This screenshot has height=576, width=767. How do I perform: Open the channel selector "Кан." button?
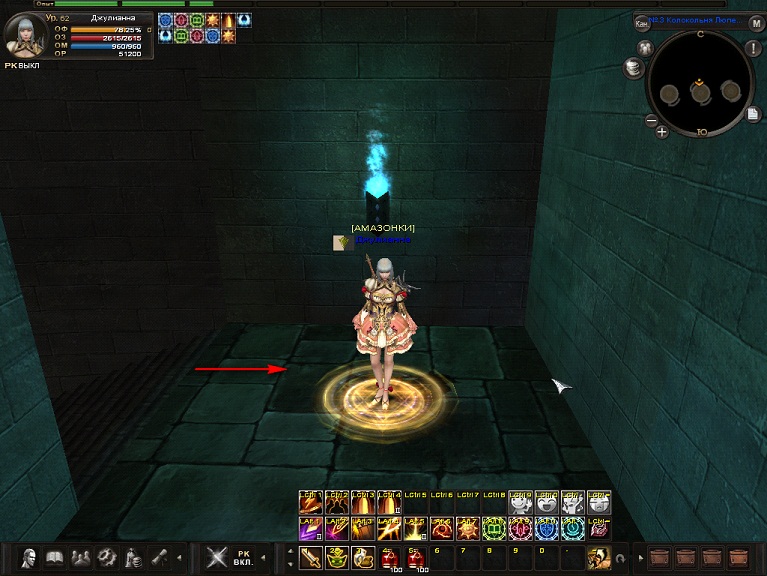click(x=641, y=24)
